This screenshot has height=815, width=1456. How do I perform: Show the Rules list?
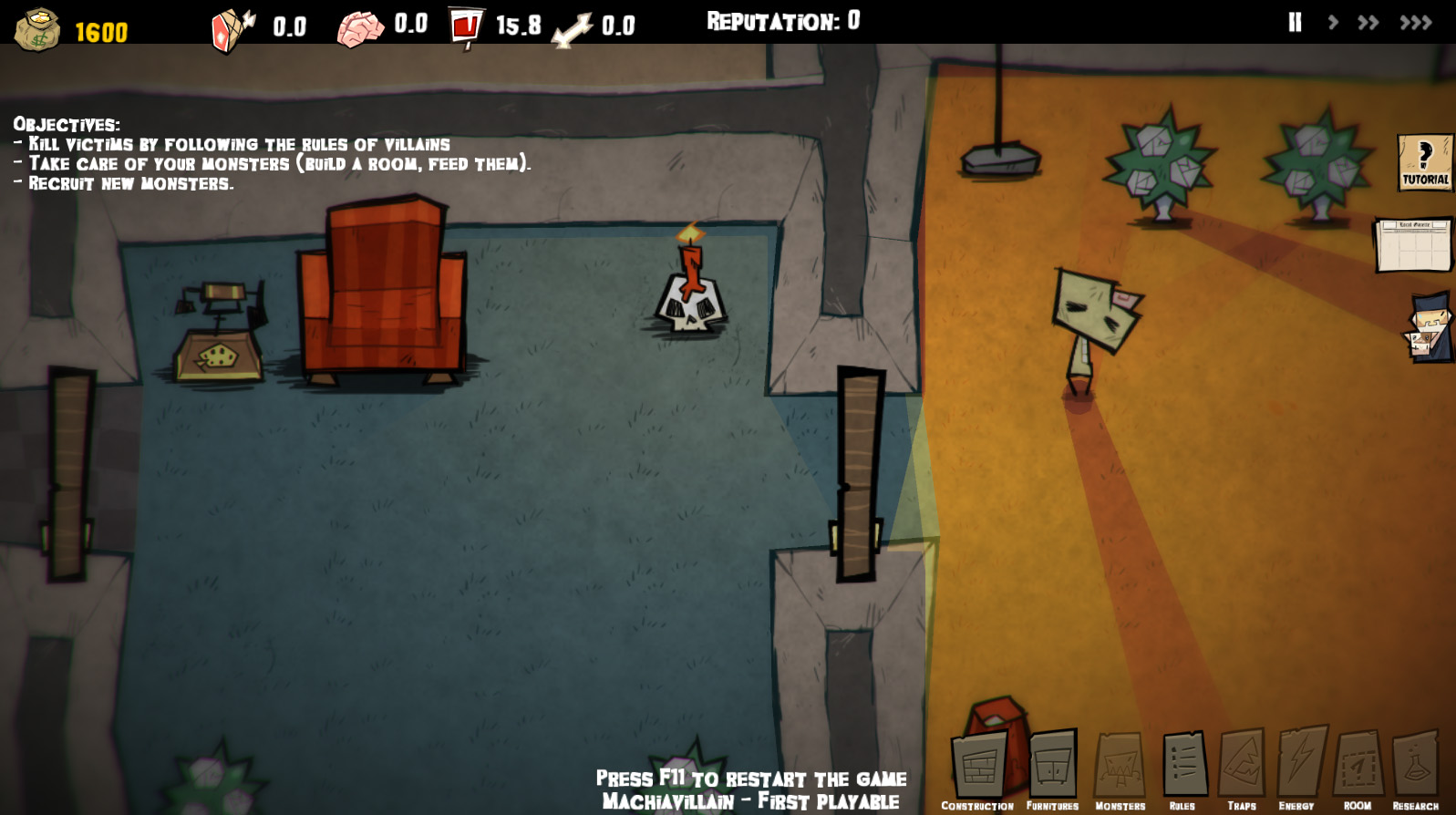pyautogui.click(x=1183, y=768)
